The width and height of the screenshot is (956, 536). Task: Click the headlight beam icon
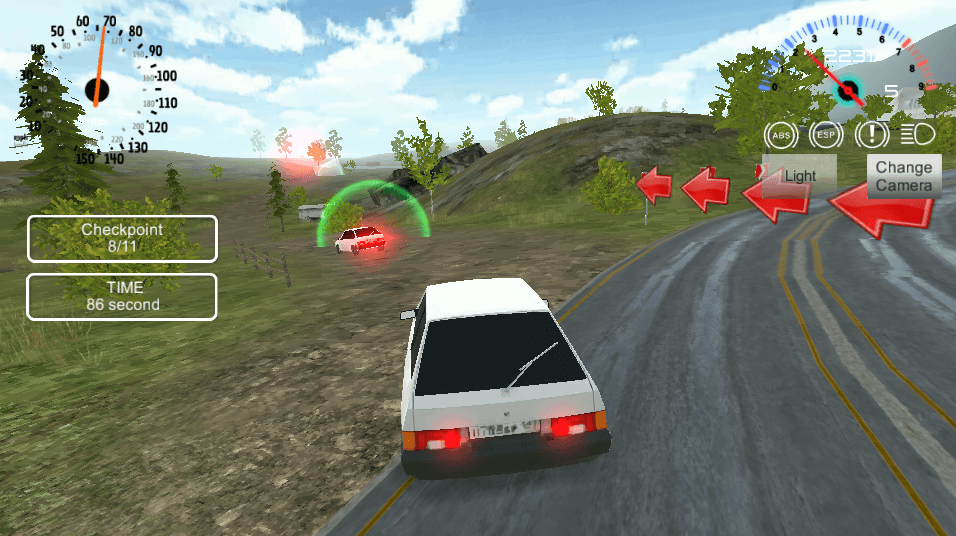tap(916, 134)
